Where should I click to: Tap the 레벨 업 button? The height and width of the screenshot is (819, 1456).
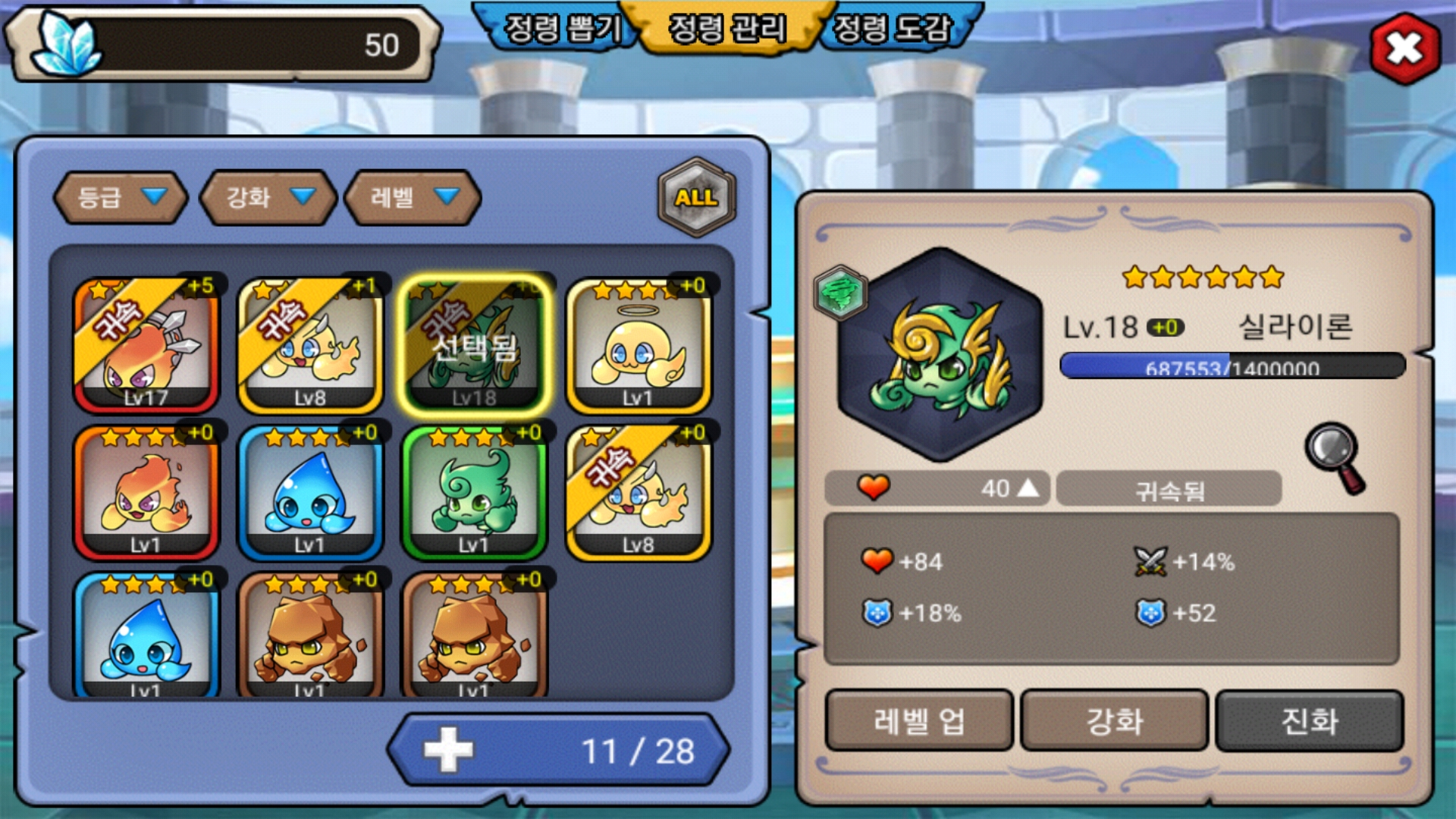coord(918,720)
